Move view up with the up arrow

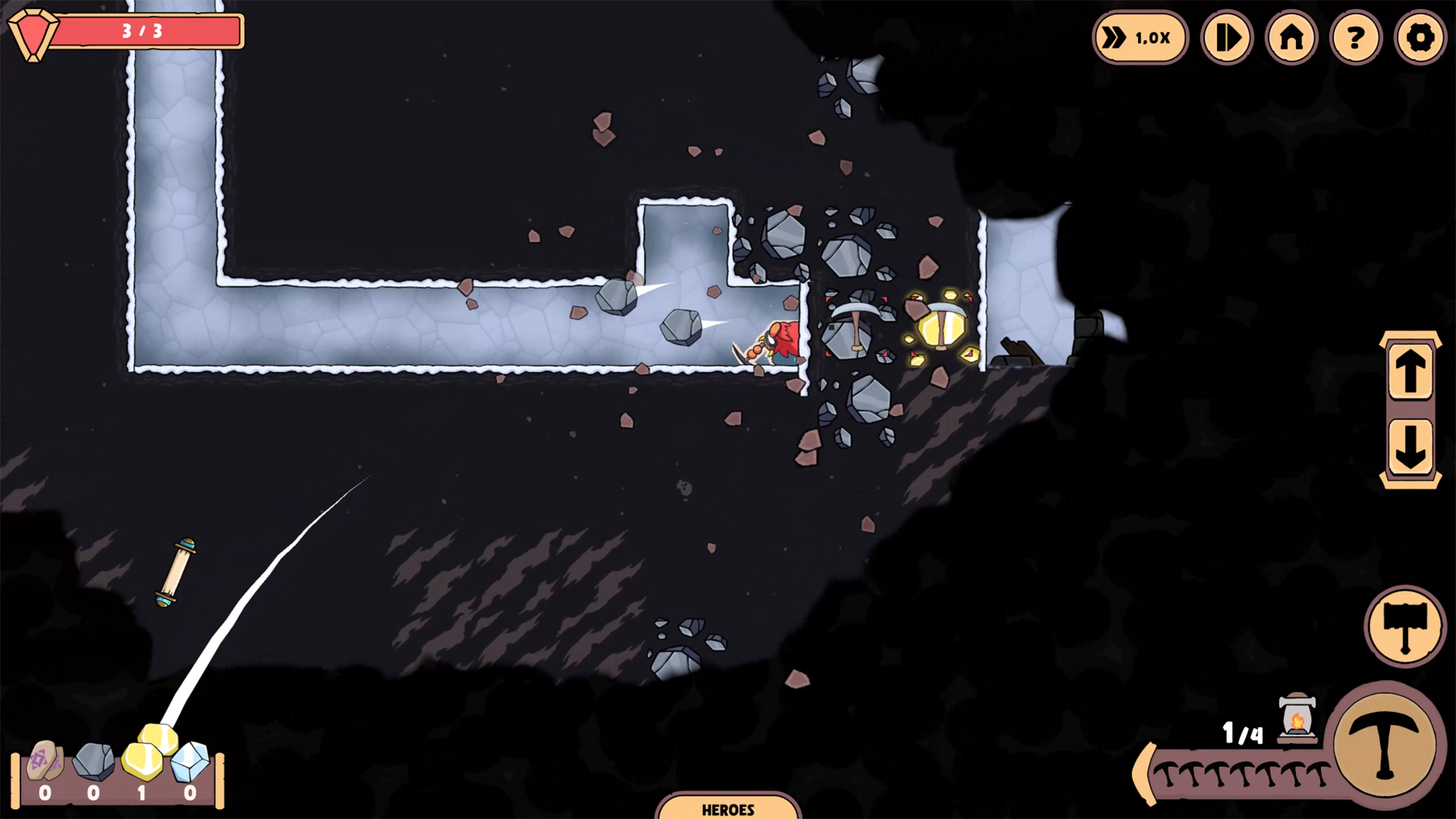coord(1410,372)
